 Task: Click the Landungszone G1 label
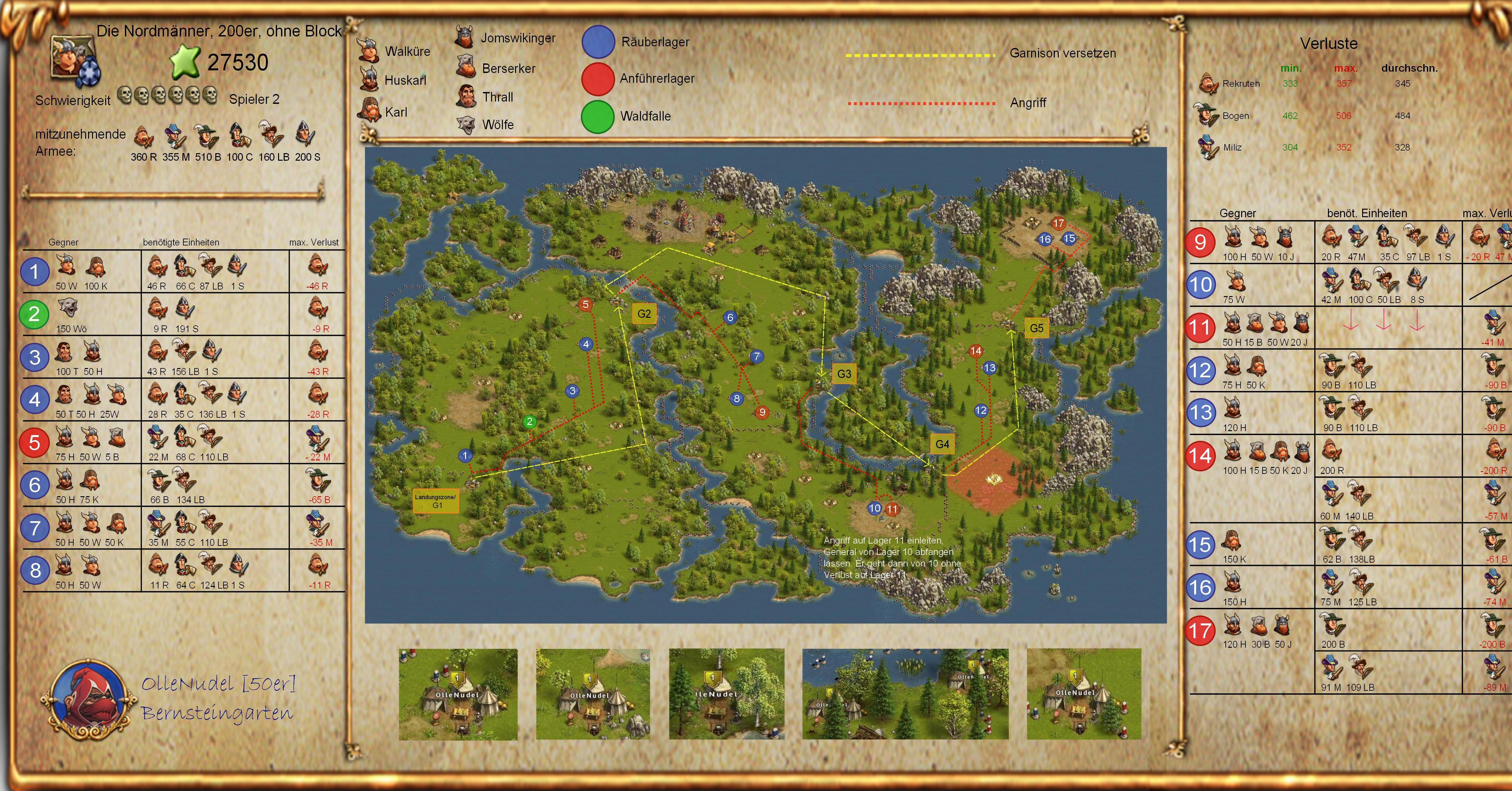[436, 501]
